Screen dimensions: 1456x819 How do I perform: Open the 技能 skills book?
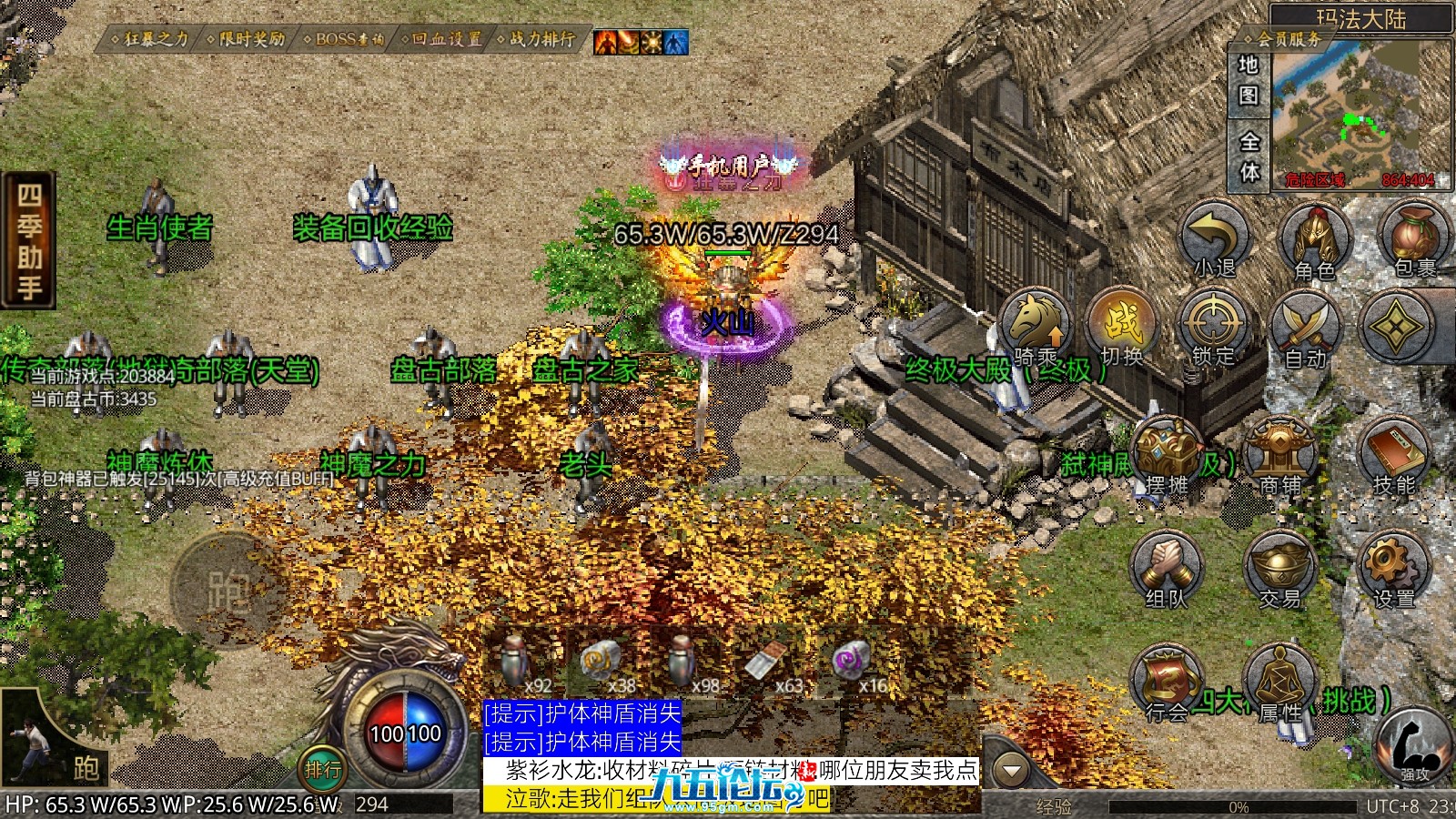tap(1393, 457)
